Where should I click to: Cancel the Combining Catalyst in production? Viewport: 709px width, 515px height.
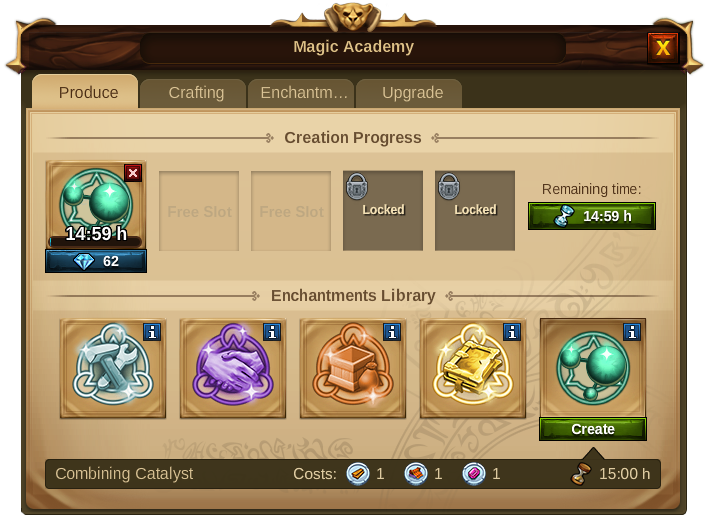coord(133,173)
